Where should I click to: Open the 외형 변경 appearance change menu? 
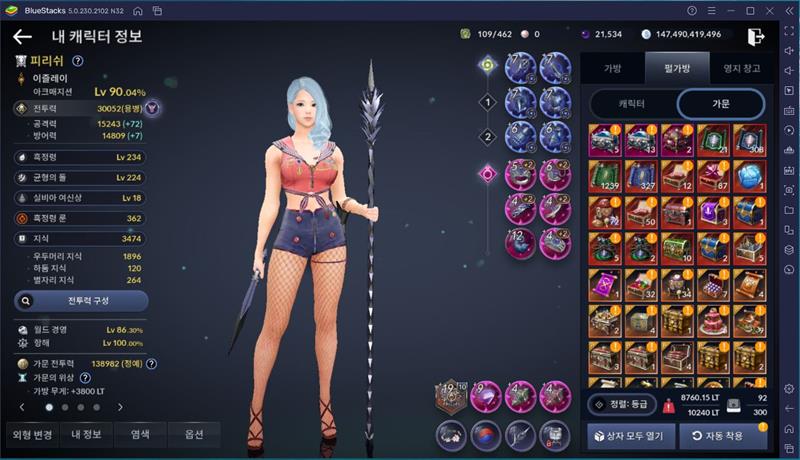[x=29, y=434]
